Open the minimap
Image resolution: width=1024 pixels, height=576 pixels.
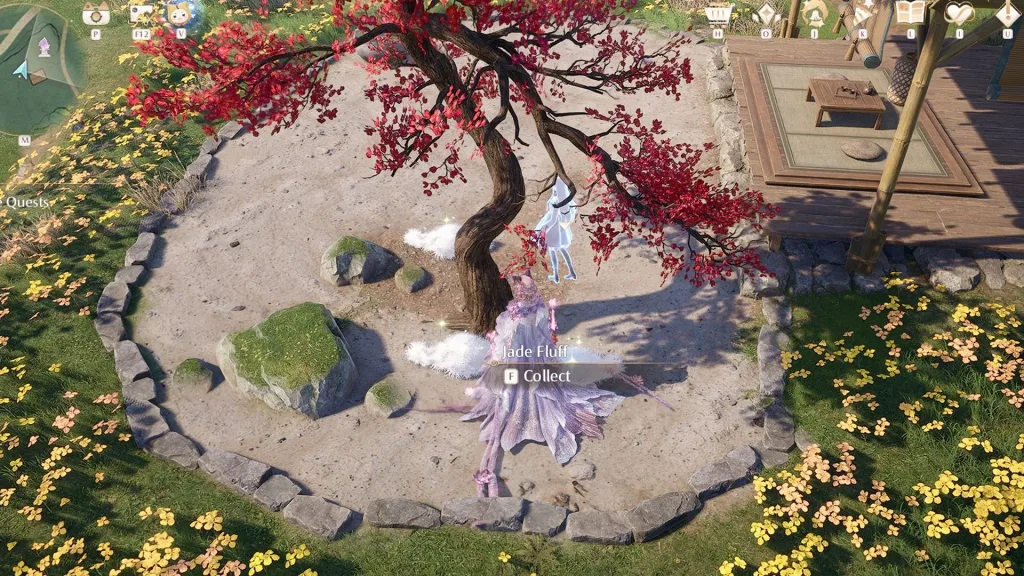pos(38,68)
